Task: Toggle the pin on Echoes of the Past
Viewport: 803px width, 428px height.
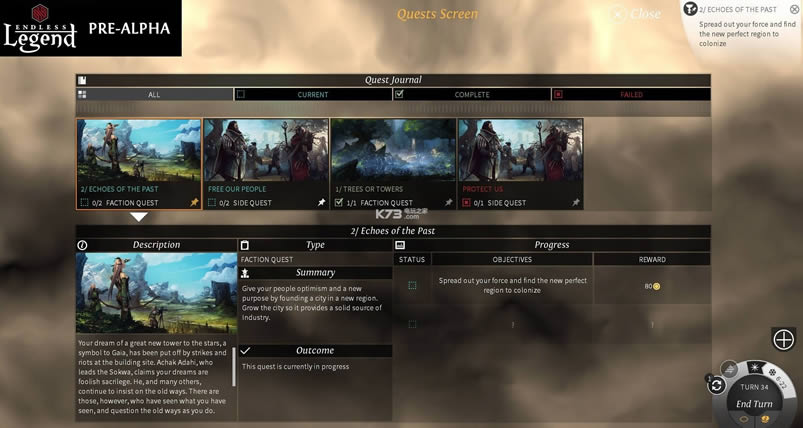Action: 194,202
